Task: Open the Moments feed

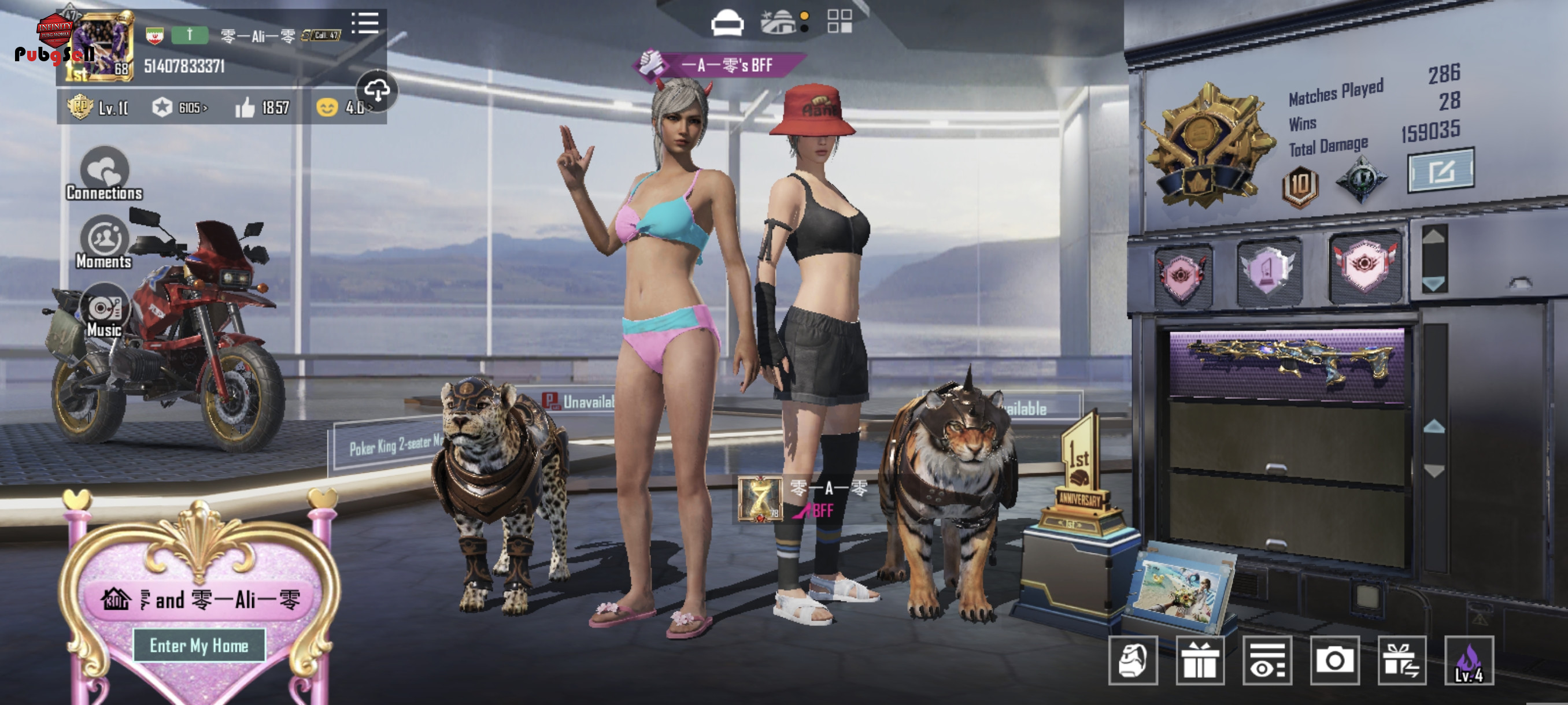Action: tap(104, 243)
